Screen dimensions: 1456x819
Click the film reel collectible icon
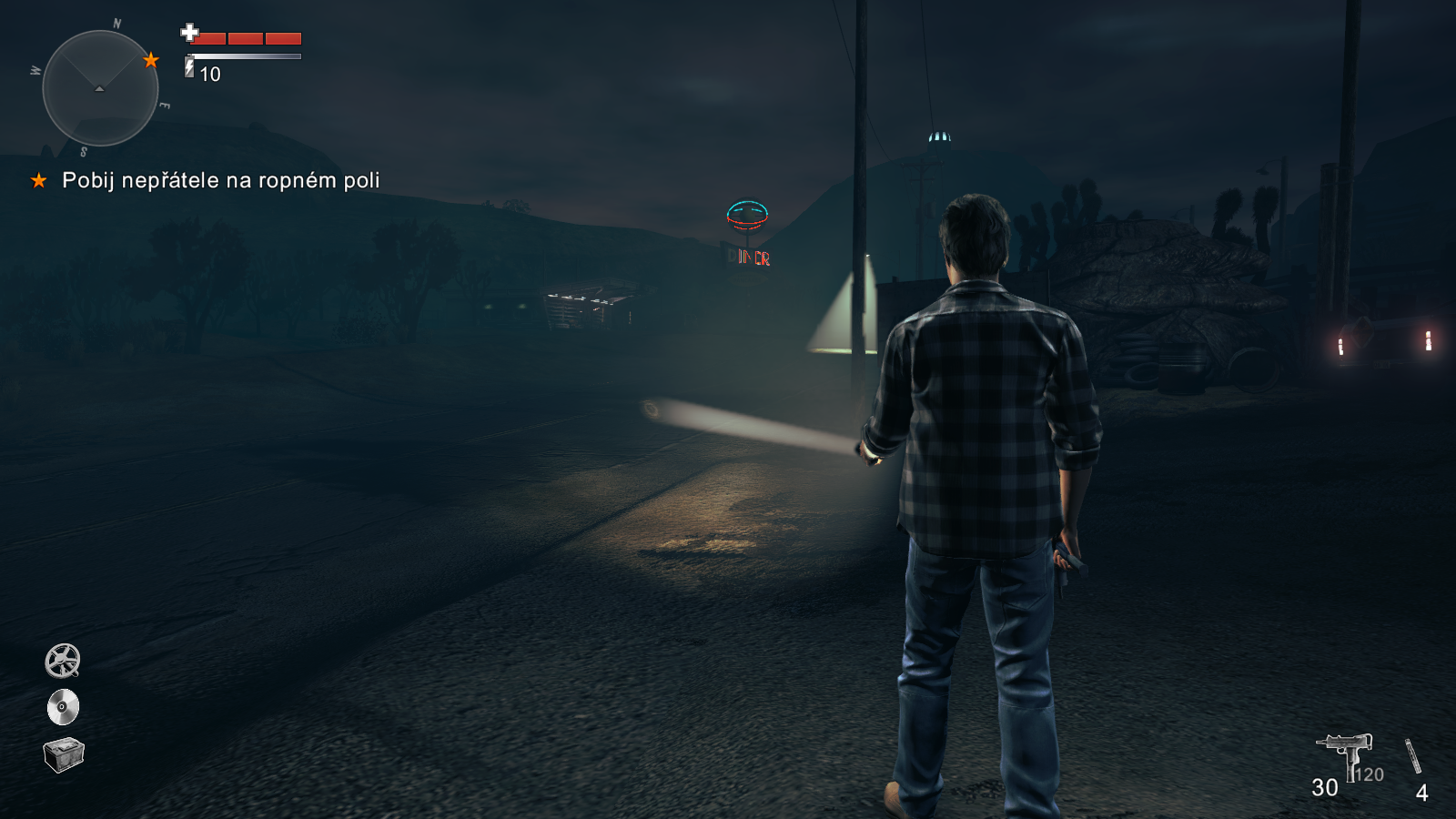tap(63, 661)
